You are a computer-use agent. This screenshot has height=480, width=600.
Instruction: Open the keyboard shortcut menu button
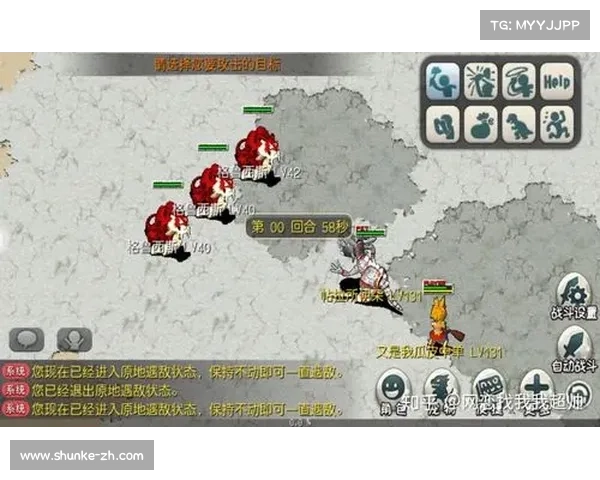[x=489, y=387]
